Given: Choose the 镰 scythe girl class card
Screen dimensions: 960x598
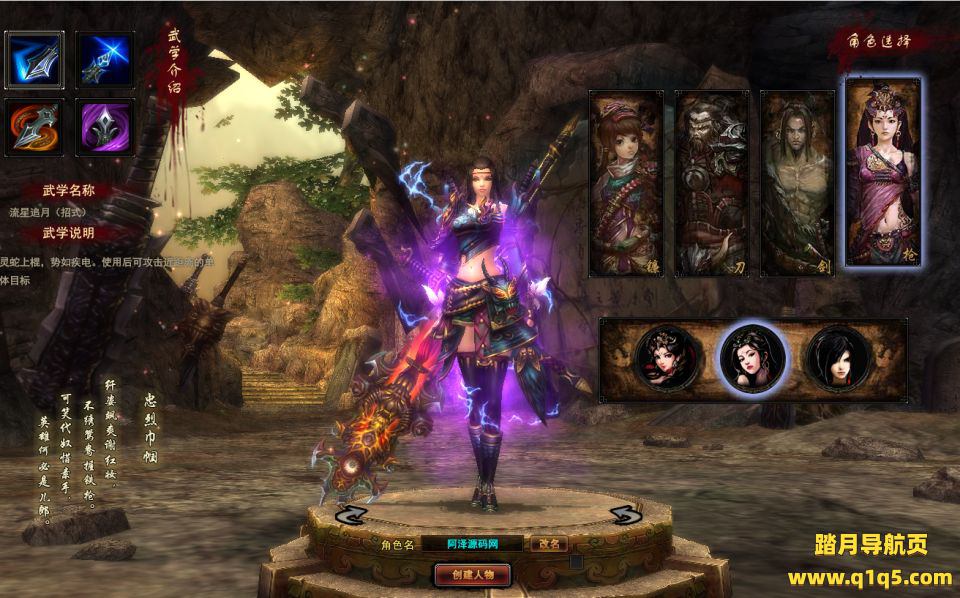Looking at the screenshot, I should (x=626, y=182).
